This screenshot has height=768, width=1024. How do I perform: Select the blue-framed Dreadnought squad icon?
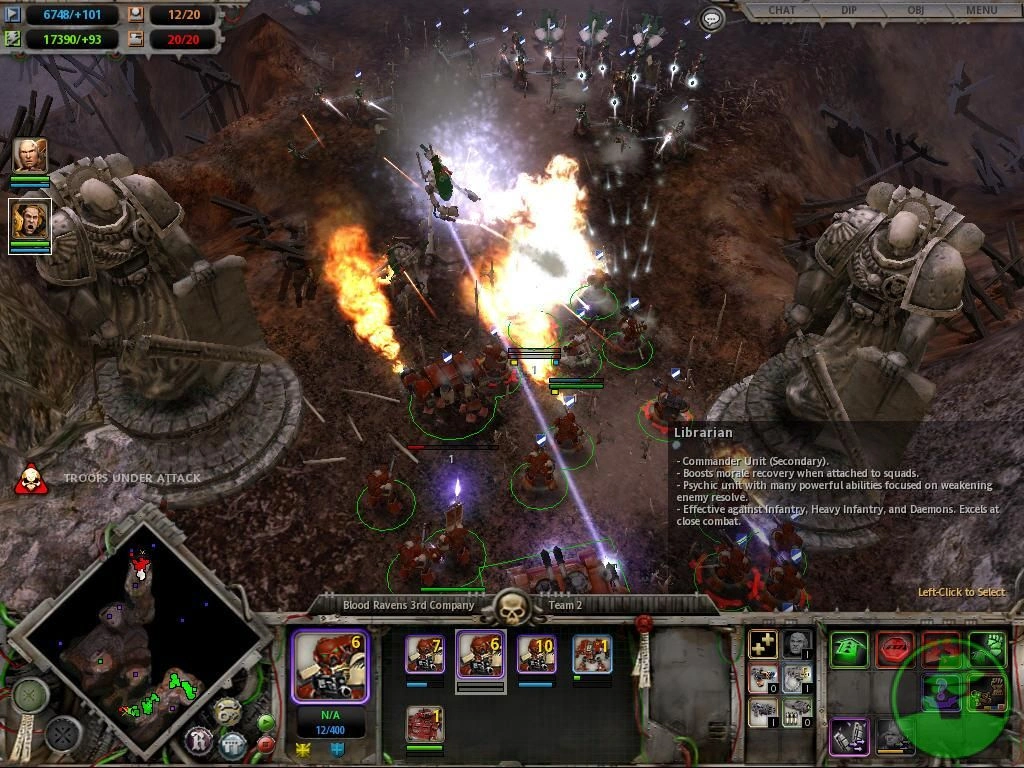point(592,655)
